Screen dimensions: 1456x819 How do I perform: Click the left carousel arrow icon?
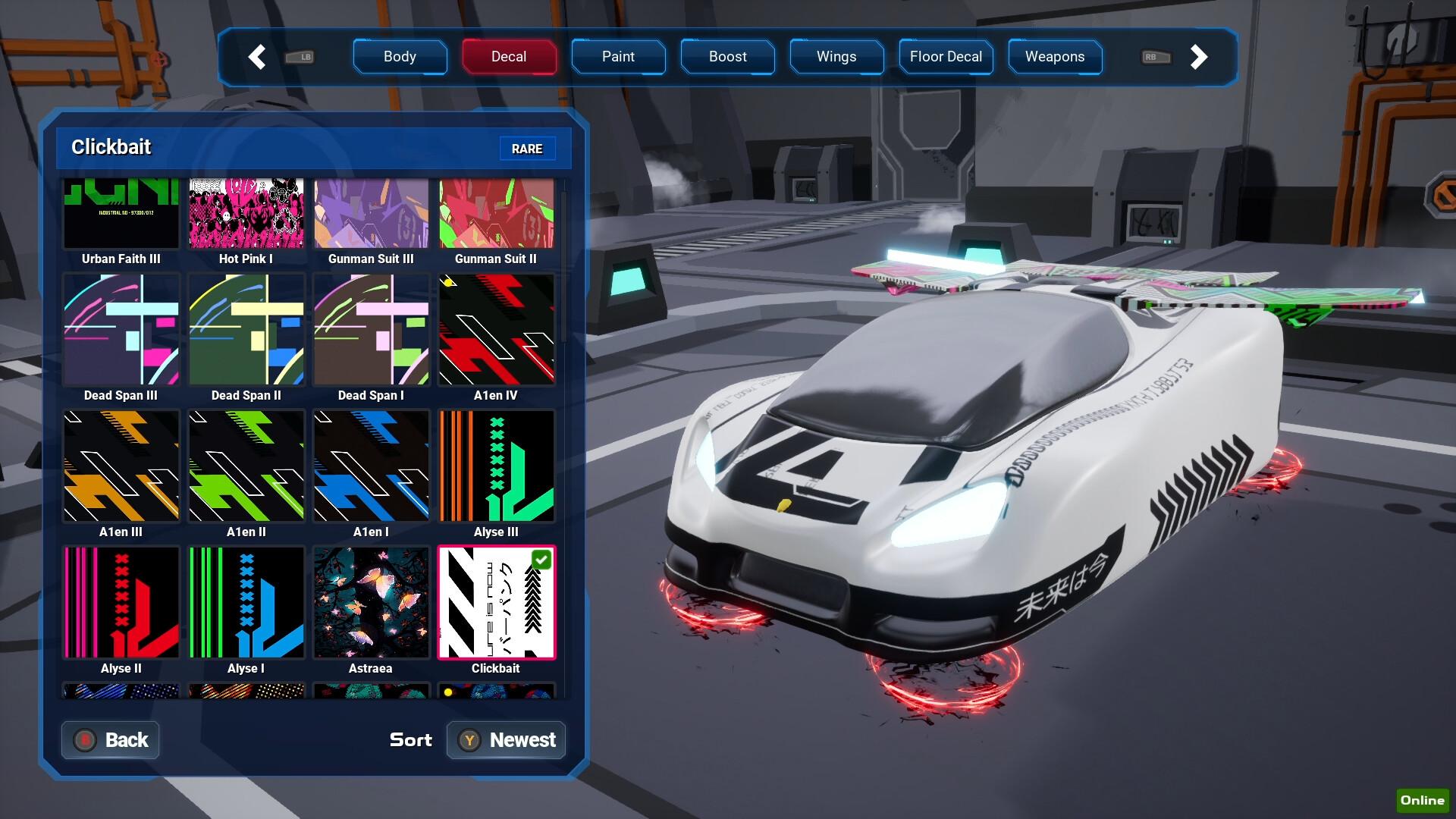pos(257,57)
